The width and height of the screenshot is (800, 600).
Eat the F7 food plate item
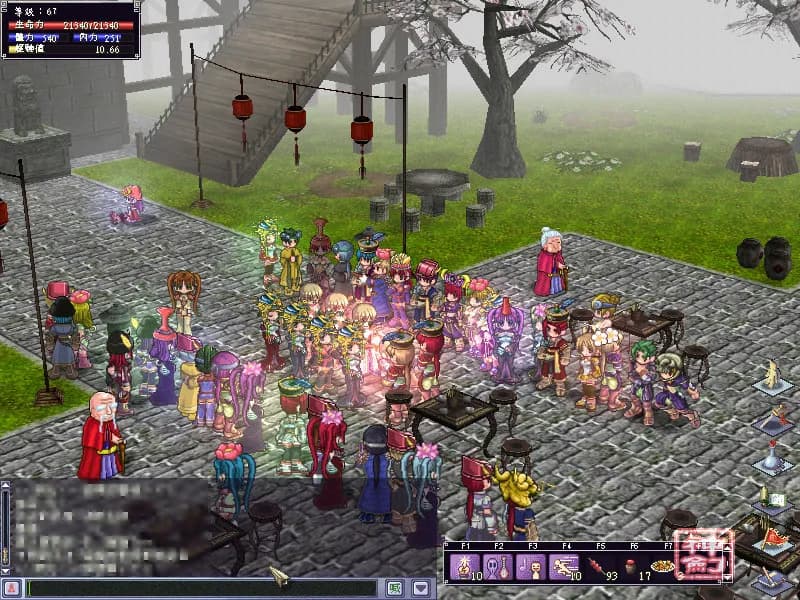[x=661, y=566]
